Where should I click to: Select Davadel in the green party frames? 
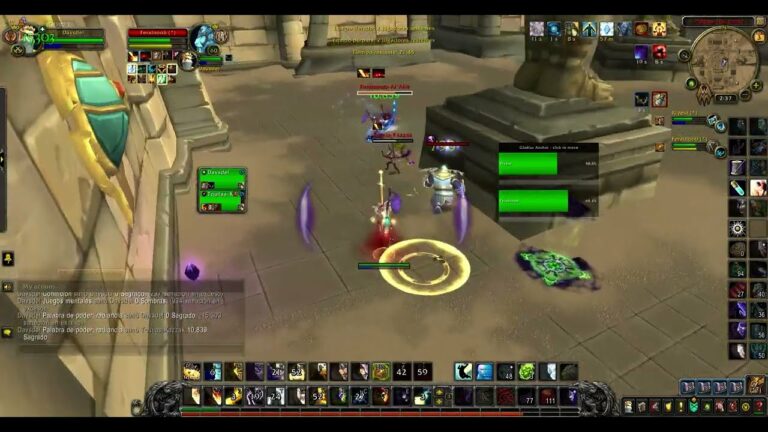click(x=221, y=175)
